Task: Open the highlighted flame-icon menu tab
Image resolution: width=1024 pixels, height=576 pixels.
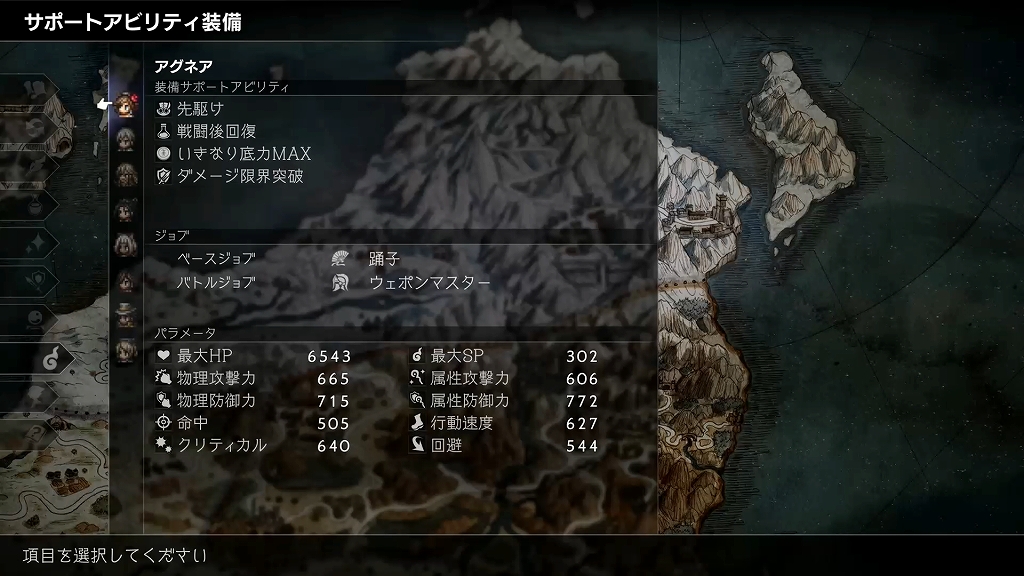Action: 52,353
